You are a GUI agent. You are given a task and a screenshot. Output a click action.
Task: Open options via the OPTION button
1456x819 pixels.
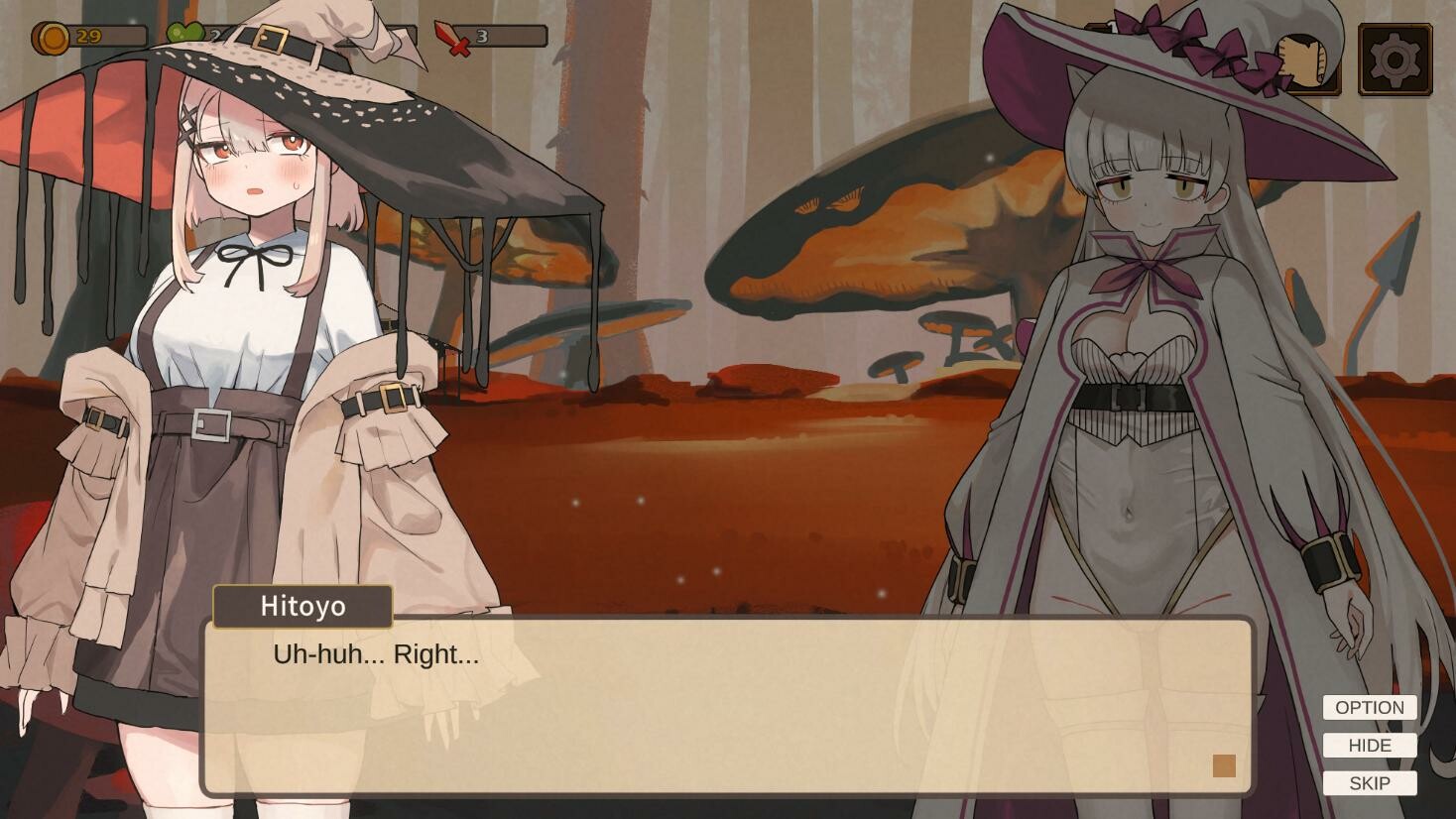click(x=1369, y=707)
